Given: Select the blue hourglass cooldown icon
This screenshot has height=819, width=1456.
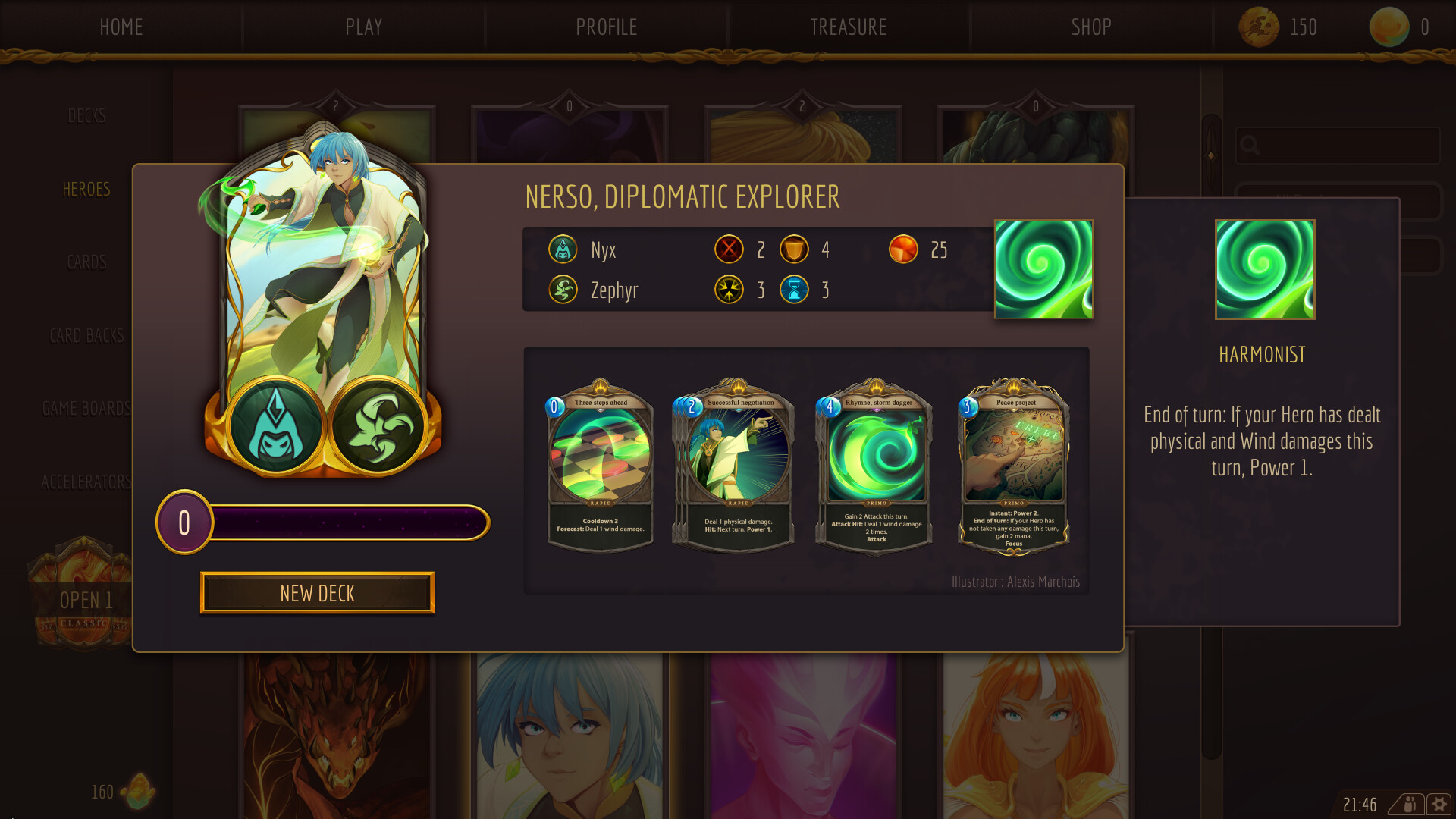Looking at the screenshot, I should pos(794,290).
